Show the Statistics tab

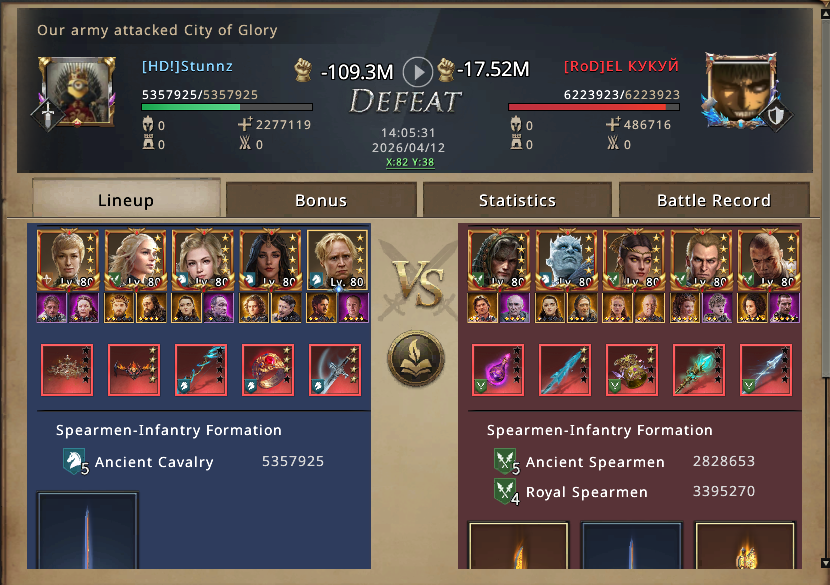[517, 200]
